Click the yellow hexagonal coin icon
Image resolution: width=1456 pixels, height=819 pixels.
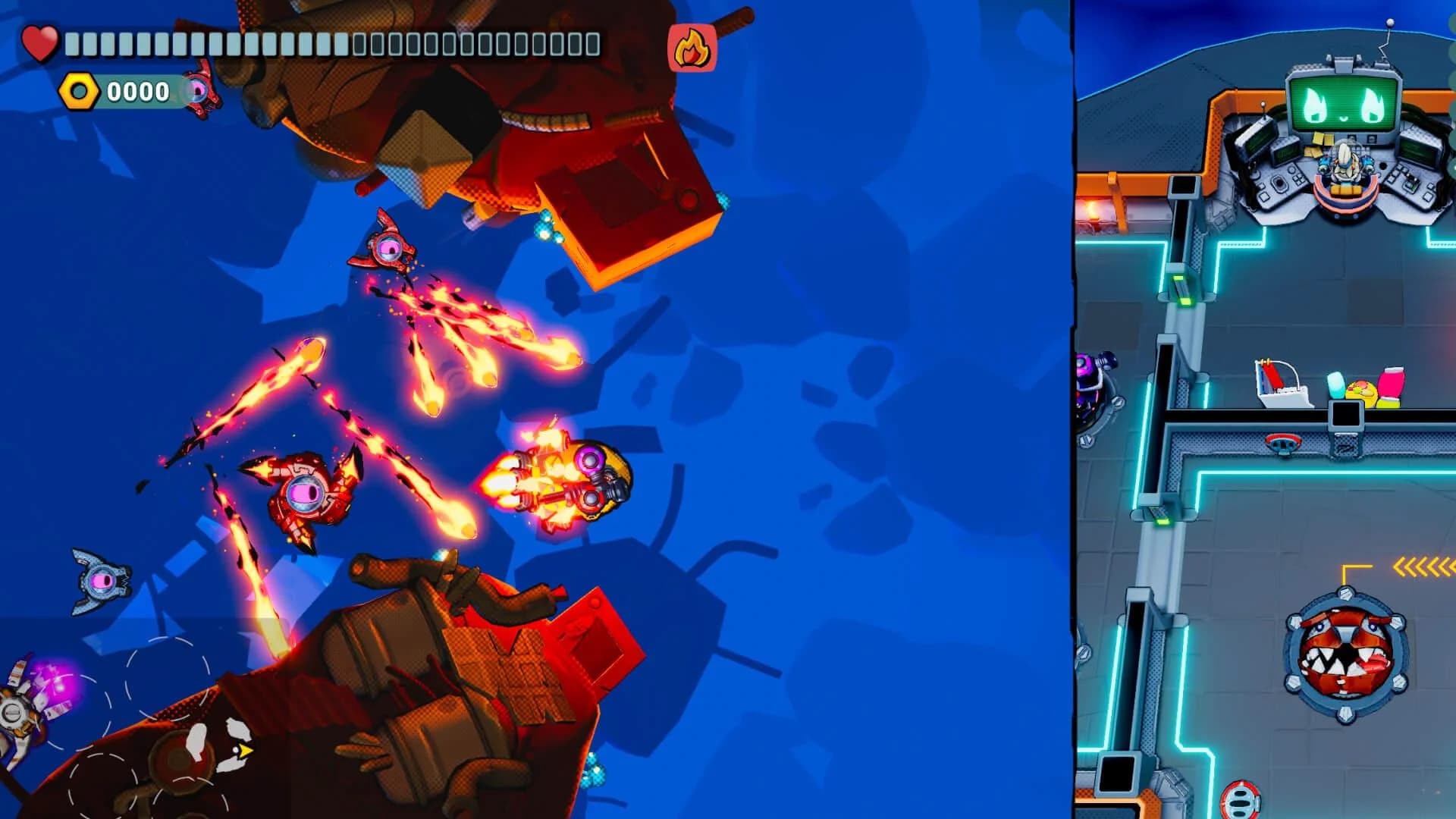point(79,93)
